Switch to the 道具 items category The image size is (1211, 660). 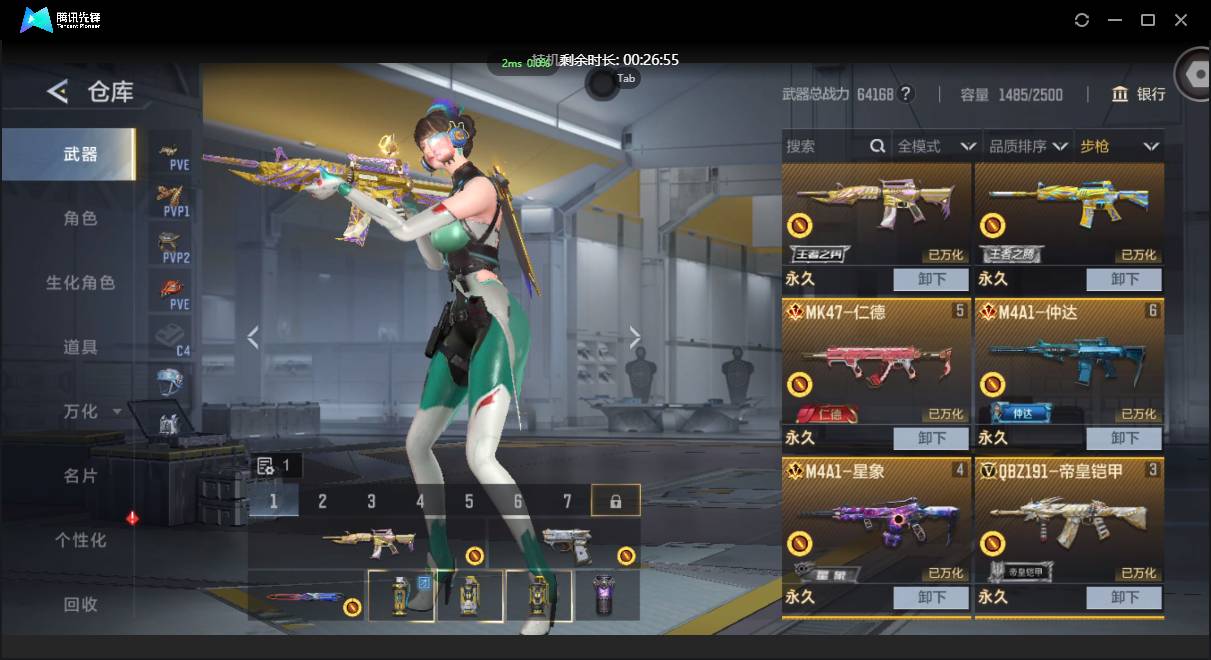80,347
